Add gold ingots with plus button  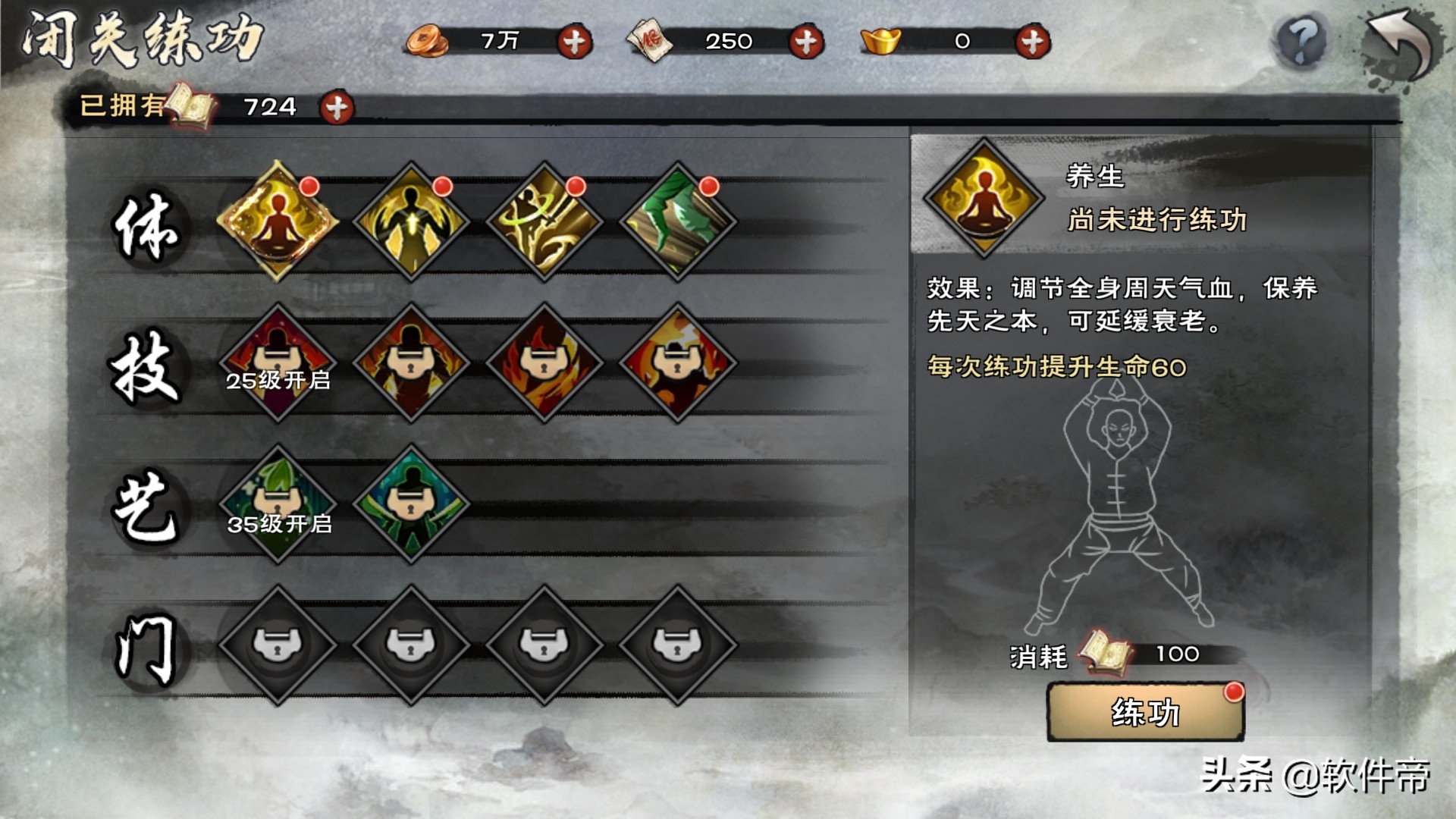click(1032, 42)
